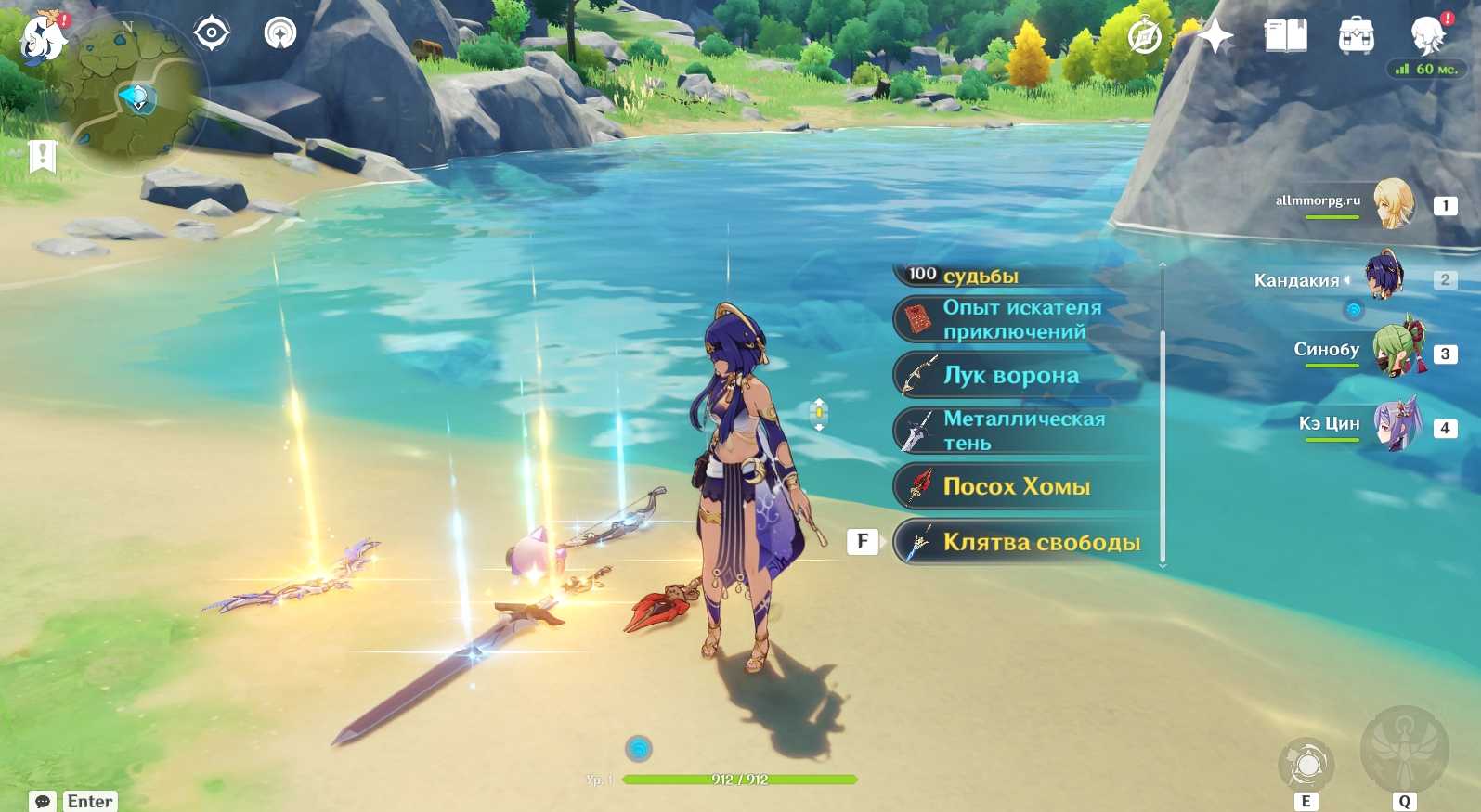This screenshot has height=812, width=1481.
Task: Open the Wish star icon
Action: pyautogui.click(x=1215, y=37)
